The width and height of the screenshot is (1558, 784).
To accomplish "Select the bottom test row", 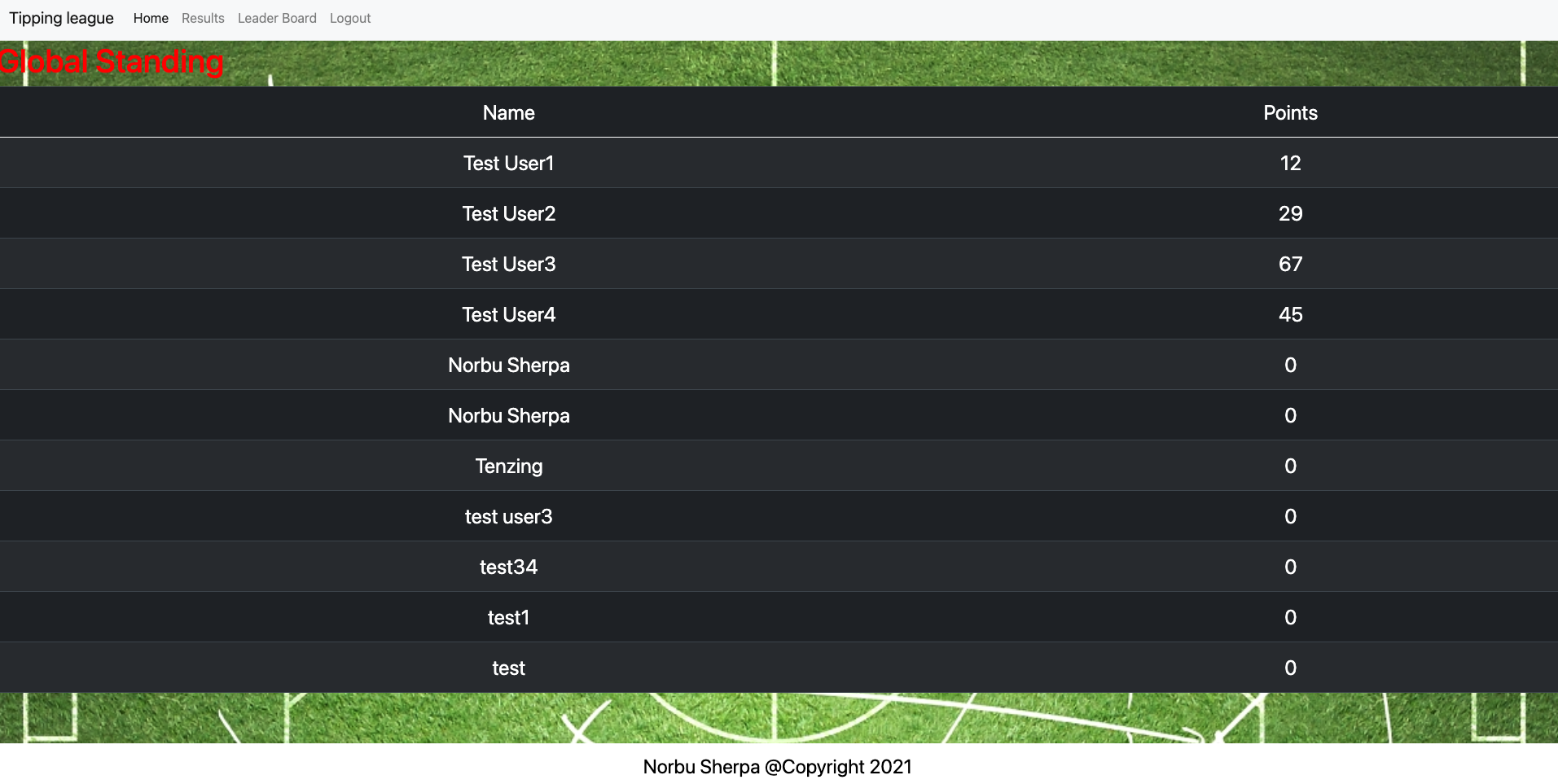I will coord(508,668).
